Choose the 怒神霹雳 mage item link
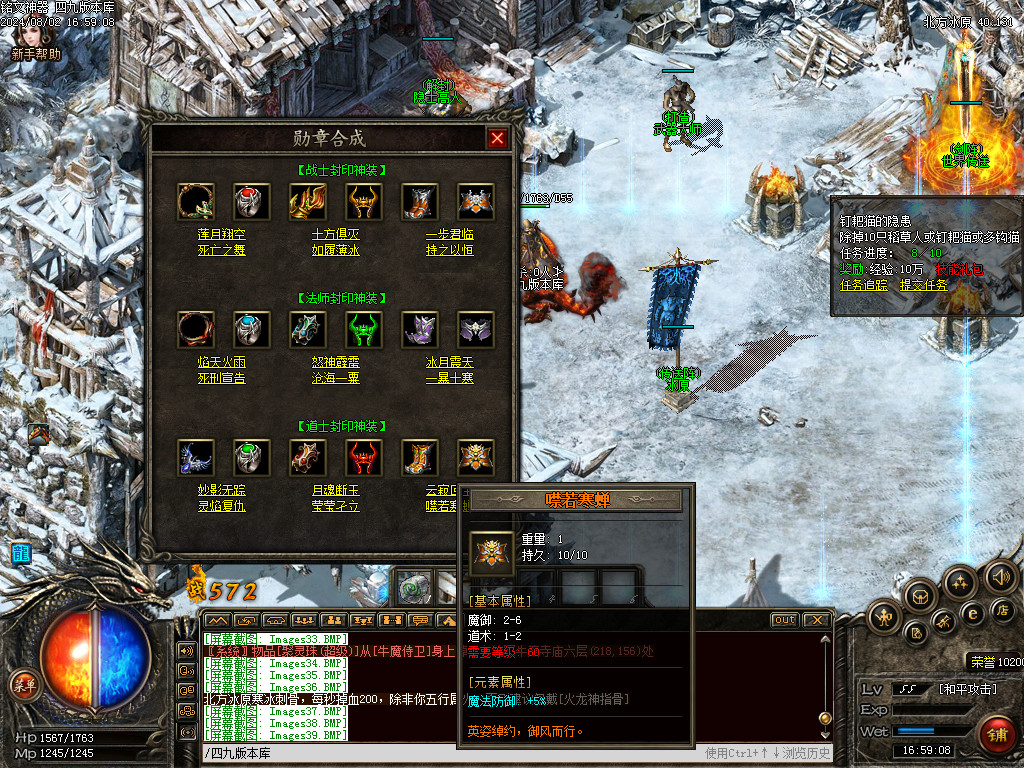Viewport: 1024px width, 768px height. [336, 362]
